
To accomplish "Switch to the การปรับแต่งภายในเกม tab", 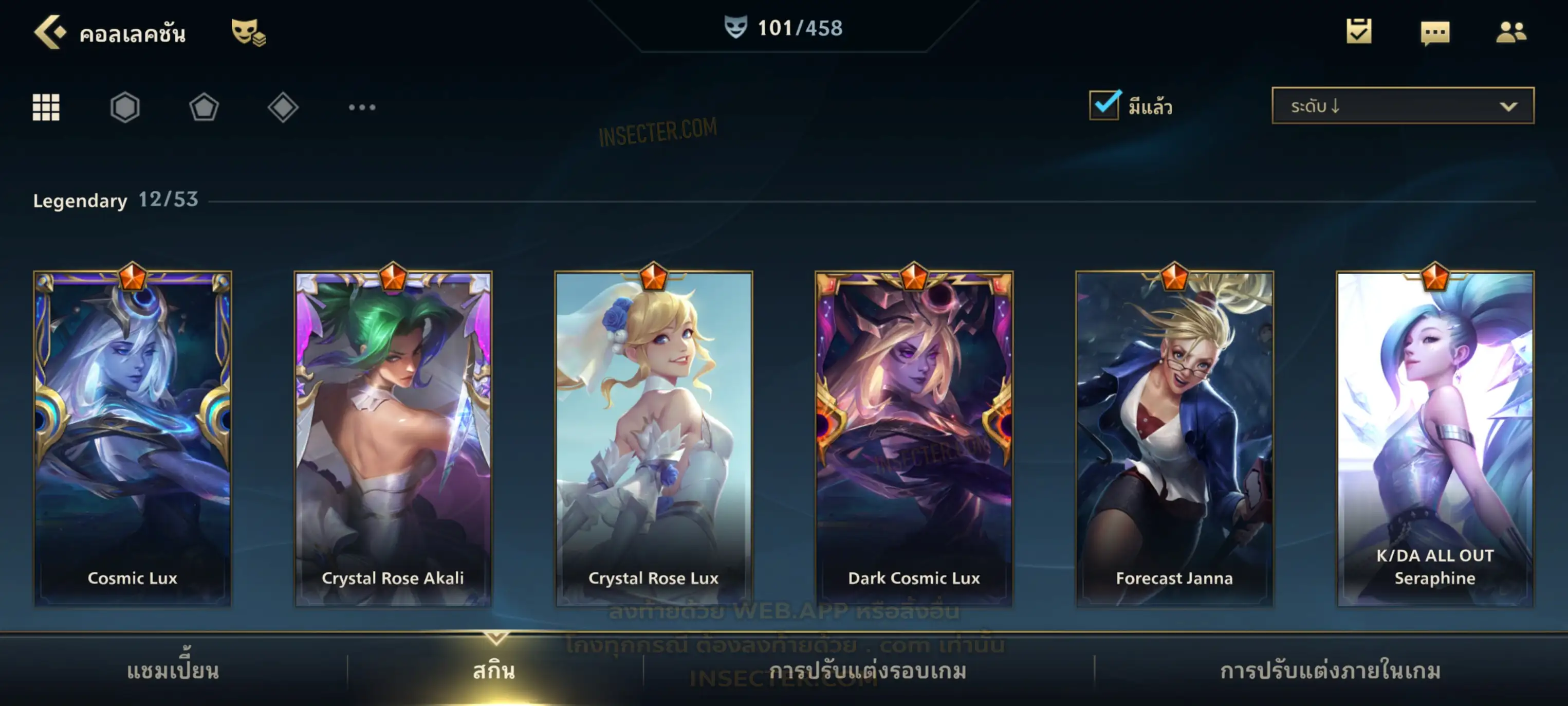I will [x=1331, y=671].
